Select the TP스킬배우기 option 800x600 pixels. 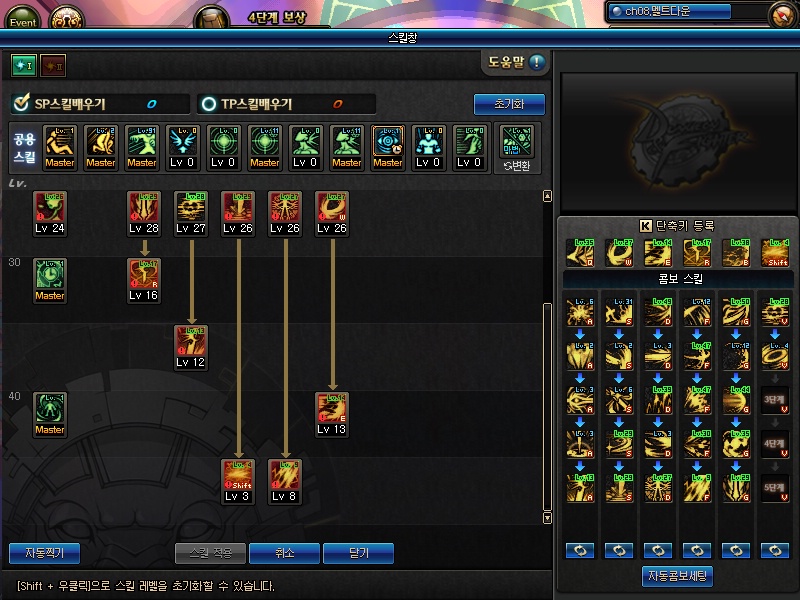point(208,104)
